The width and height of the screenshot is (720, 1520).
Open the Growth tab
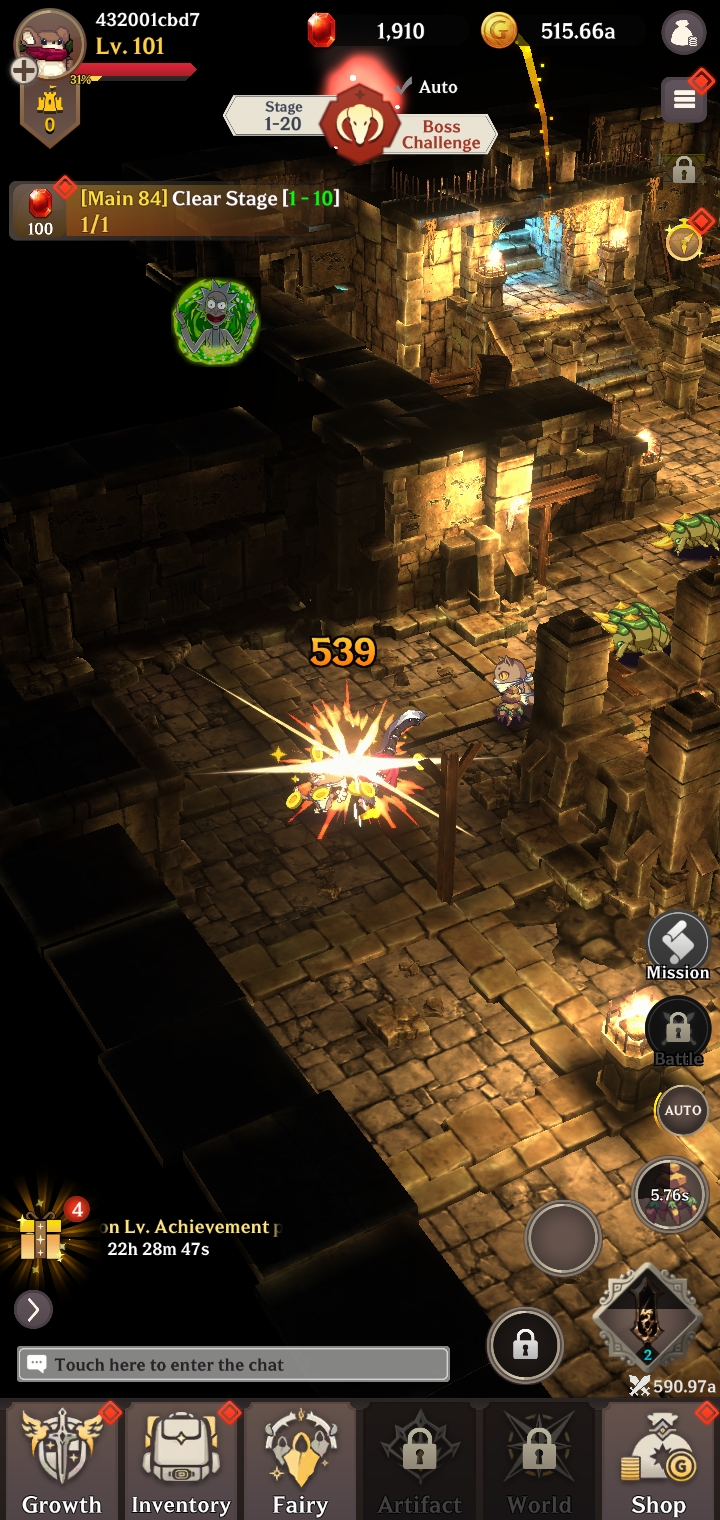point(61,1460)
